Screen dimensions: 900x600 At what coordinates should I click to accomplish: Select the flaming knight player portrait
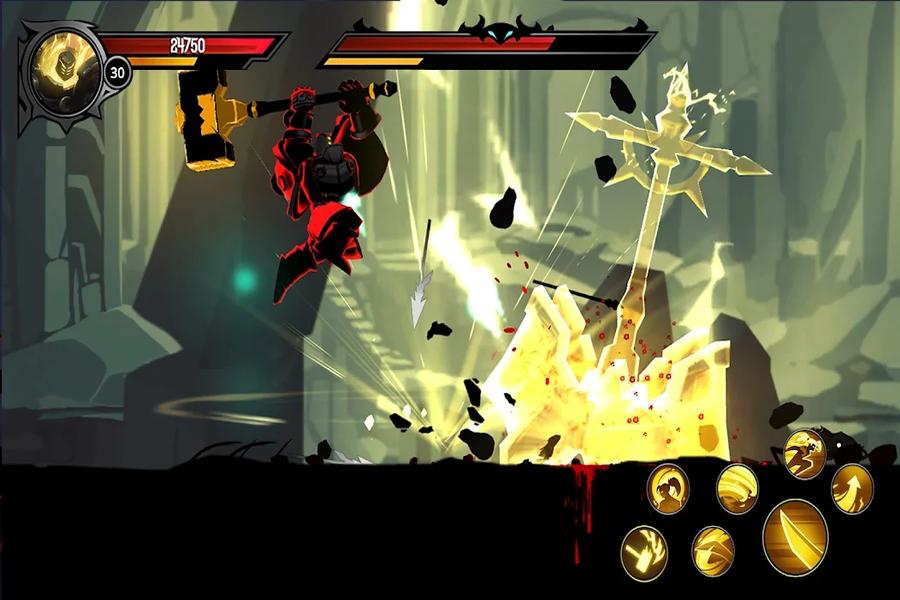58,75
